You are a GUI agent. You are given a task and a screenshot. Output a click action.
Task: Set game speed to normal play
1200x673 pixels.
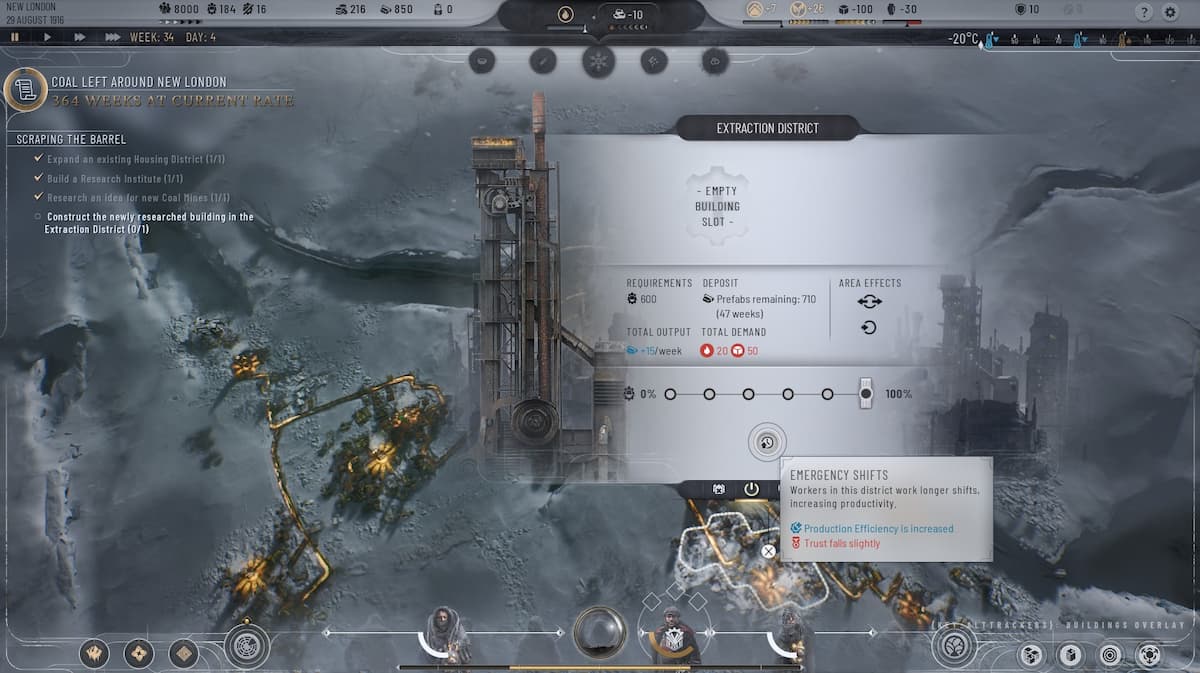47,37
